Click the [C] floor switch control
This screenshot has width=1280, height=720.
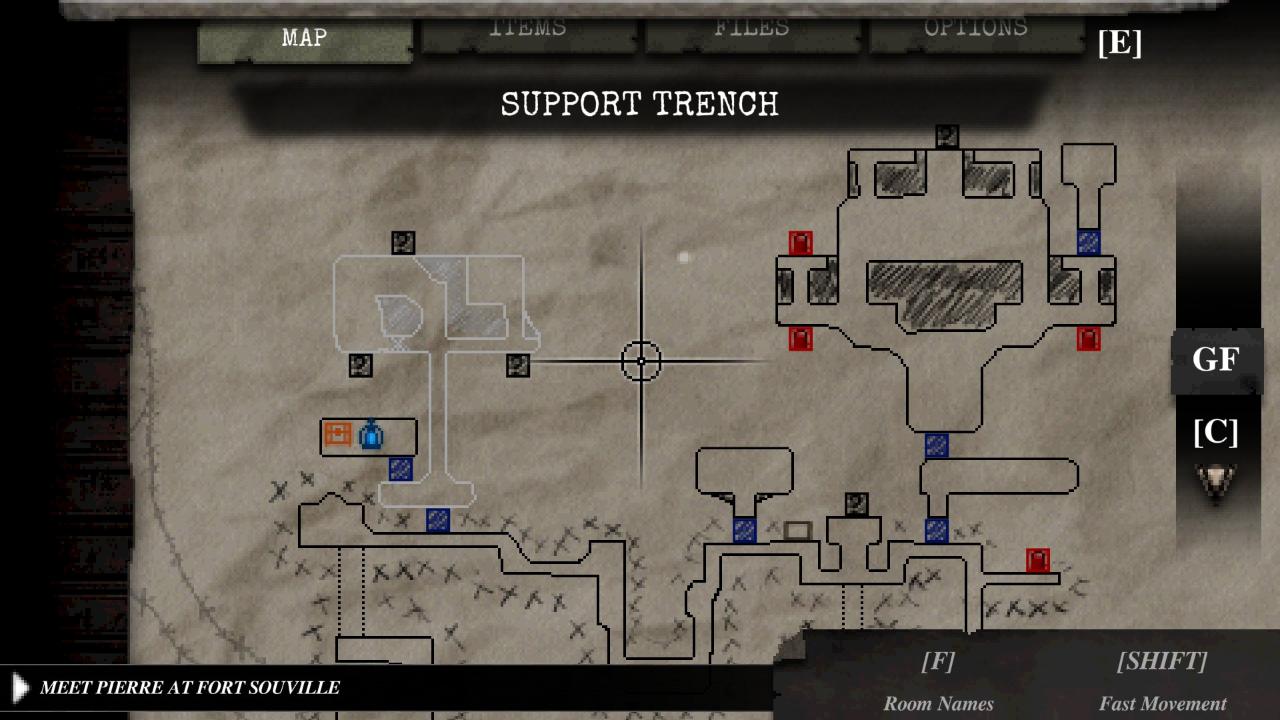[x=1216, y=433]
